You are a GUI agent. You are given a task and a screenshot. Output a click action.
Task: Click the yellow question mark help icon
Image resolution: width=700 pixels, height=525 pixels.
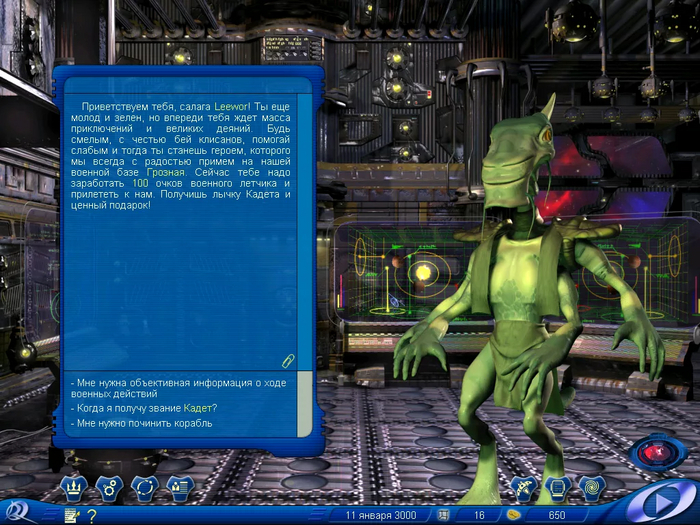point(91,515)
